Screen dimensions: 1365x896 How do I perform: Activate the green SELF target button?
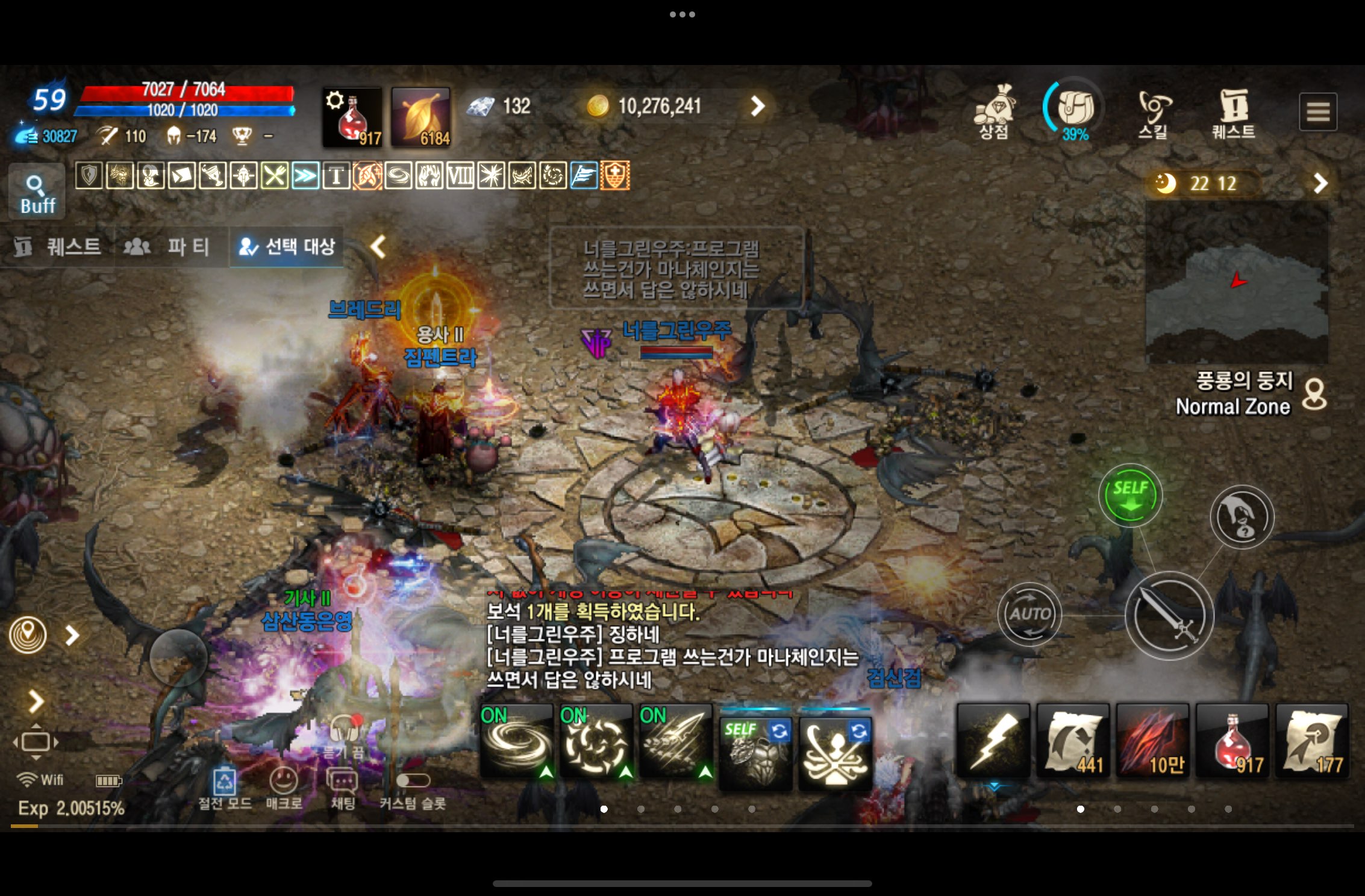point(1130,495)
